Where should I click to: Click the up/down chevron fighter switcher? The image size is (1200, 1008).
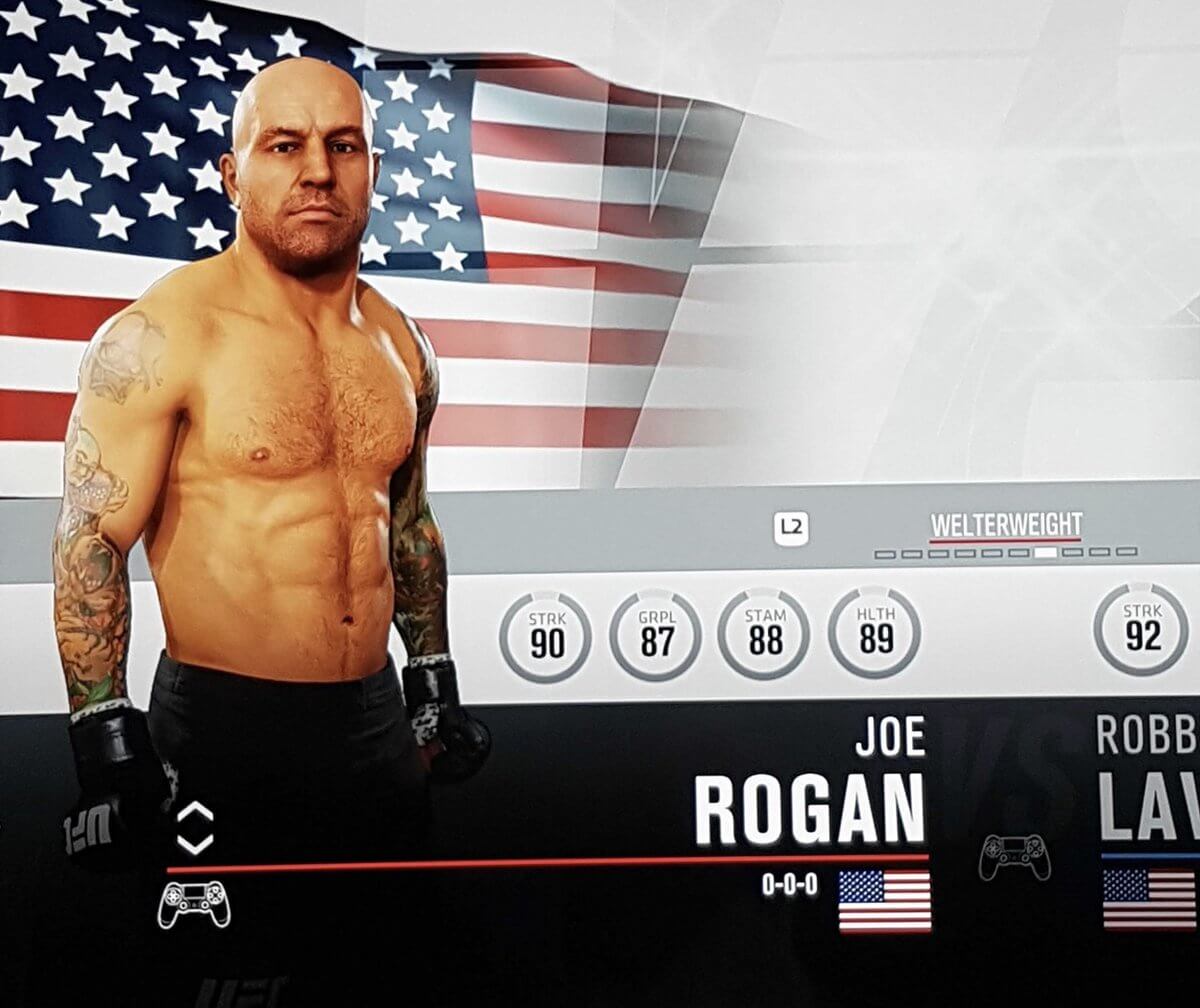click(x=195, y=828)
